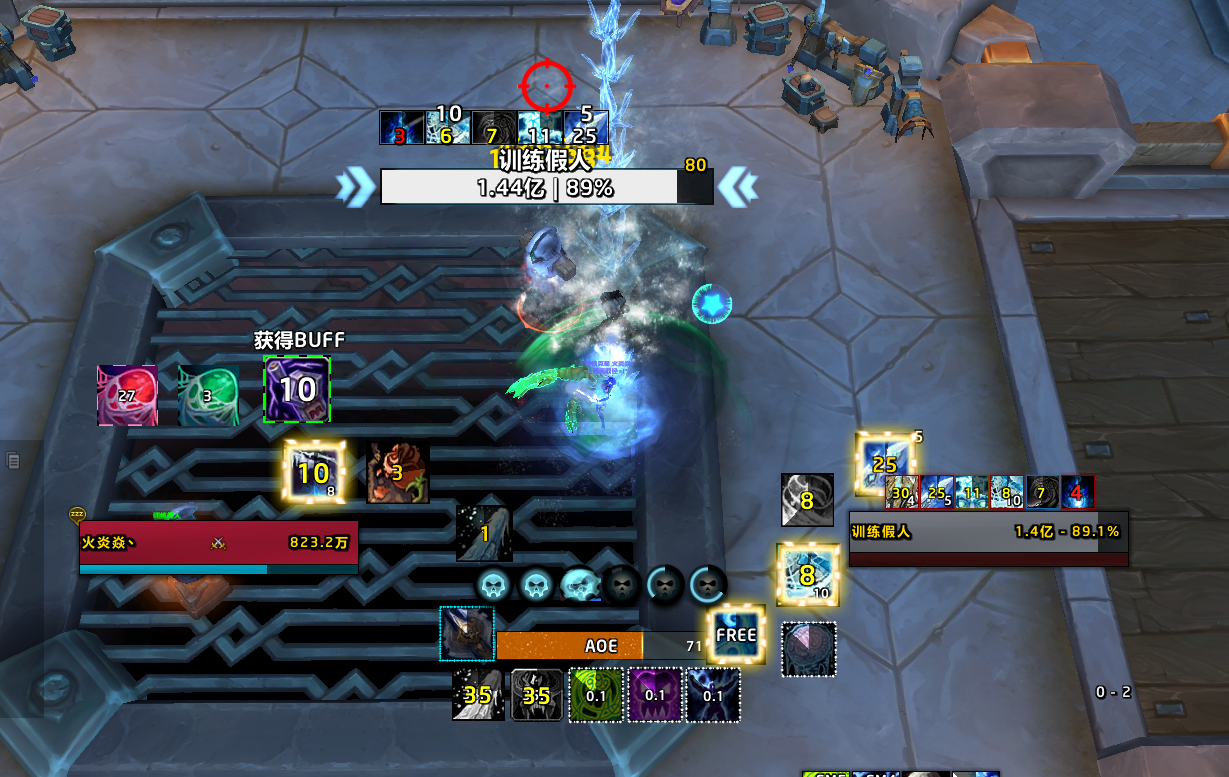The image size is (1229, 777).
Task: Activate the ice shard icon showing 1
Action: 484,533
